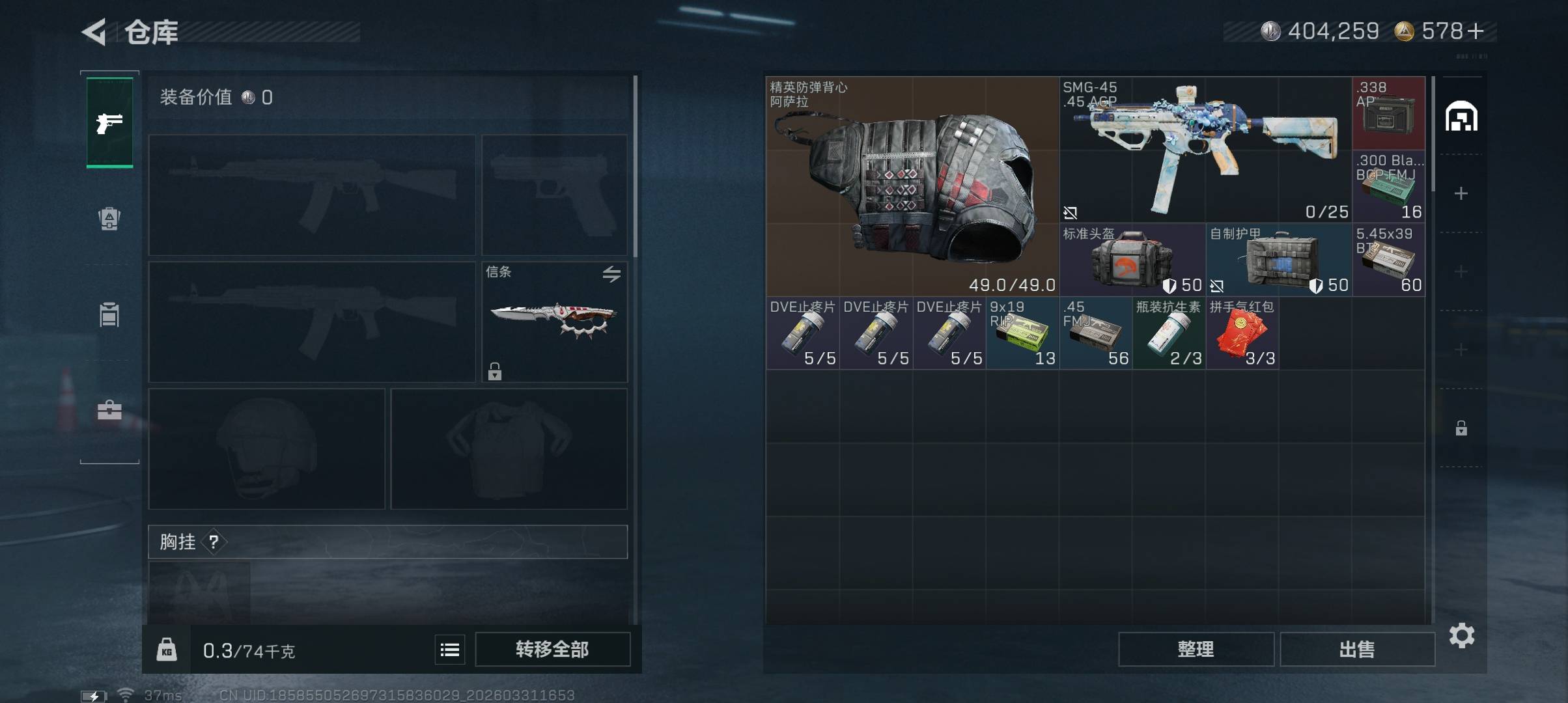Open the gear settings icon
1568x703 pixels.
[1461, 635]
